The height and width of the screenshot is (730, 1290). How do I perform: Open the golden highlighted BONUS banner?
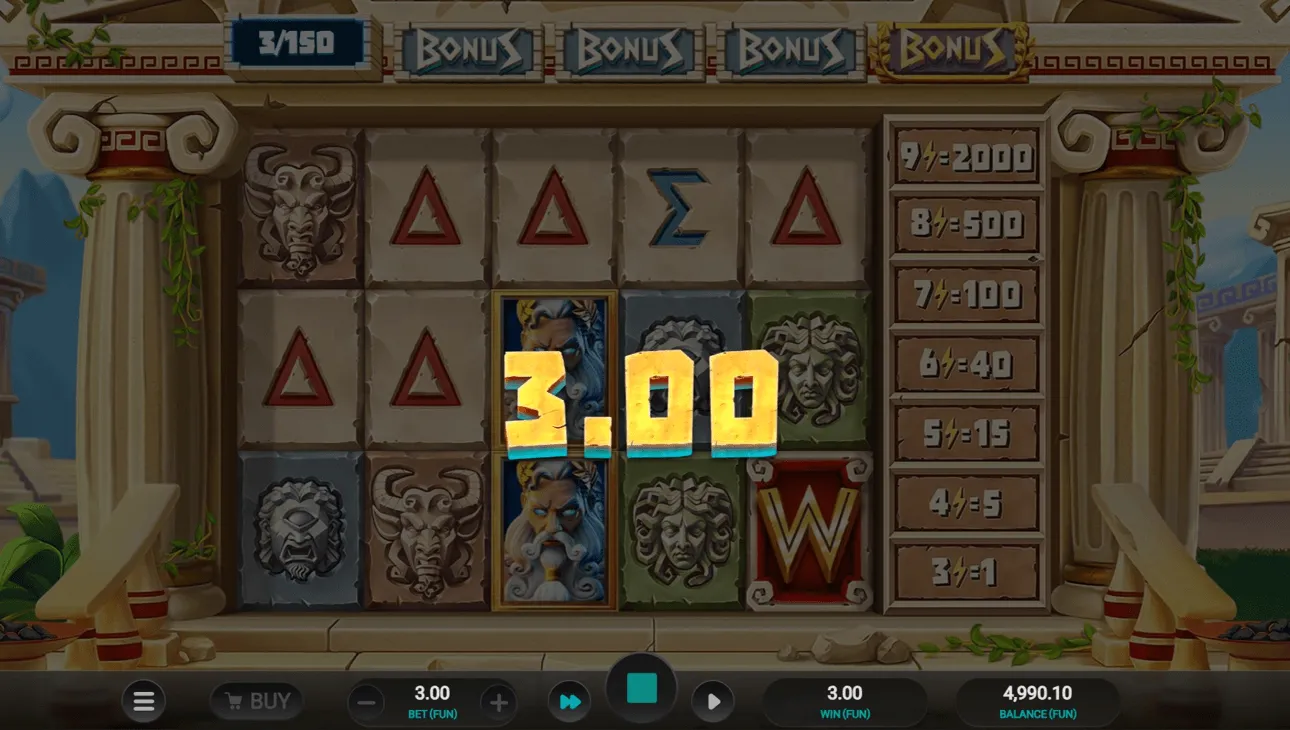(x=948, y=47)
